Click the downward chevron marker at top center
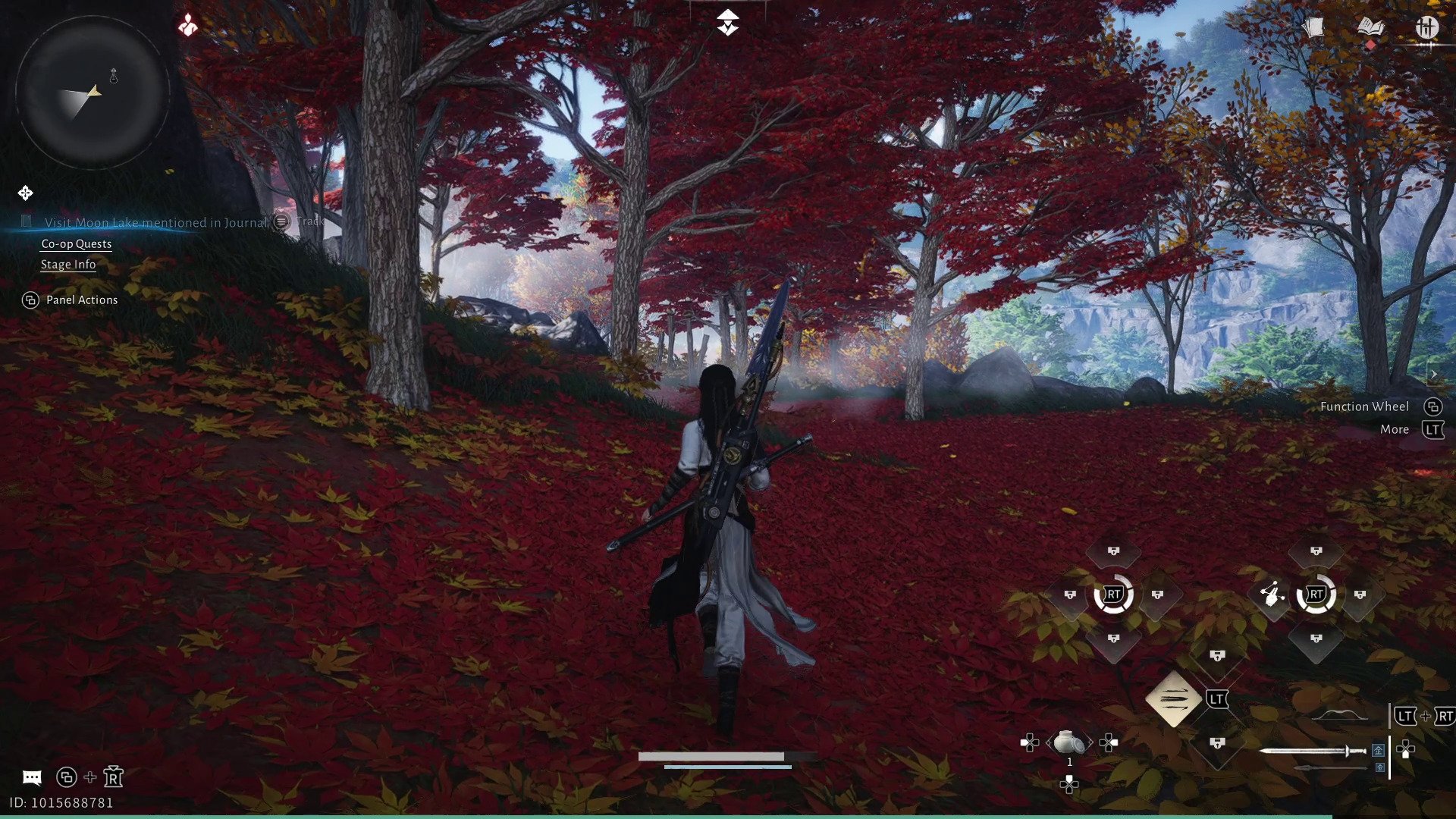 728,23
